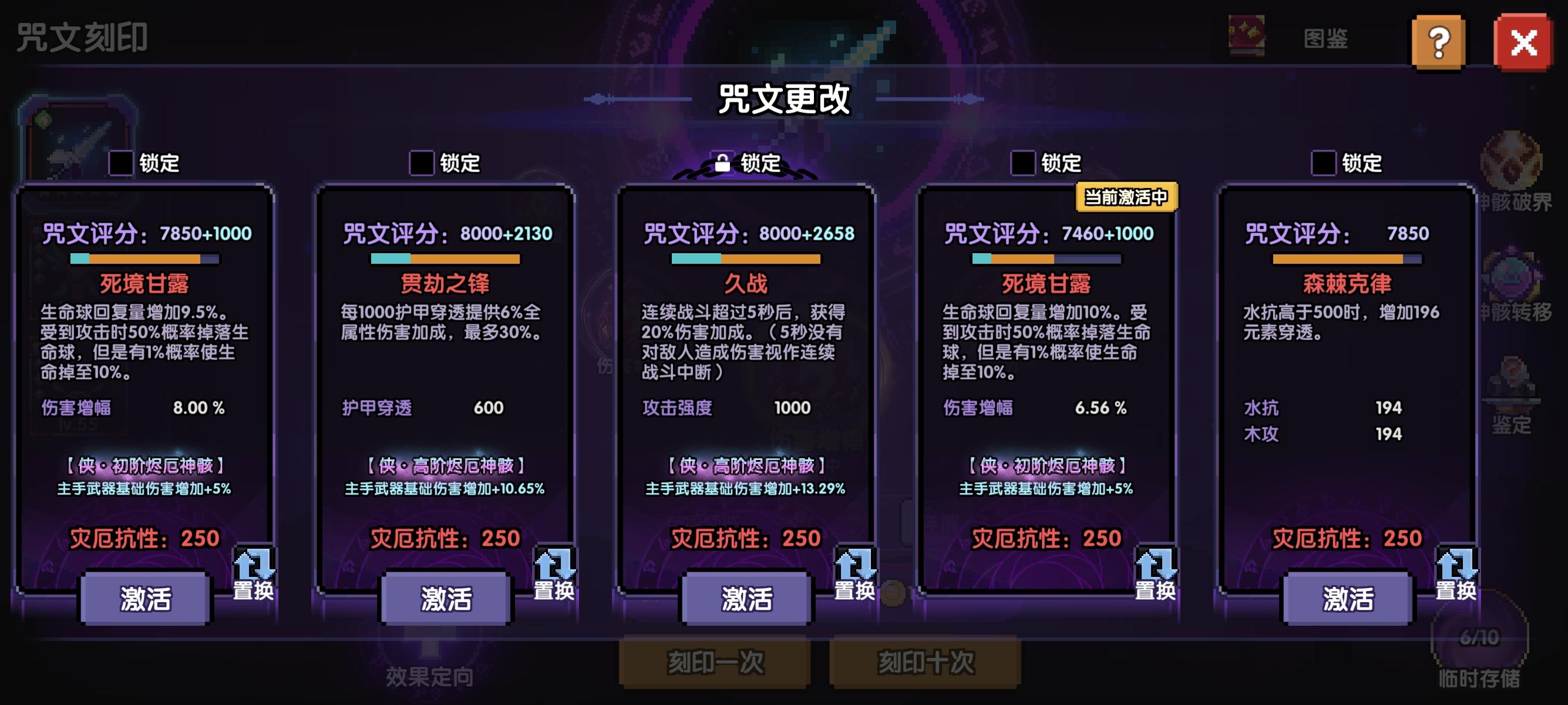This screenshot has height=705, width=1568.
Task: Click 置换 swap icon on 贯劫之锋 card
Action: pyautogui.click(x=556, y=571)
